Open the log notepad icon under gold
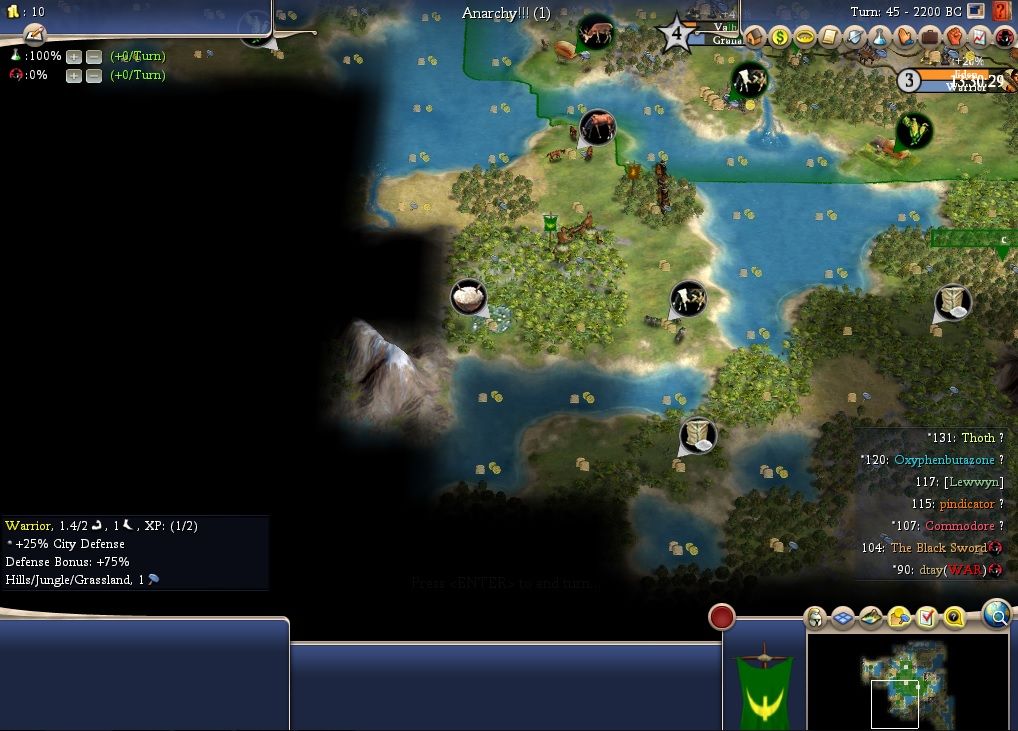The height and width of the screenshot is (731, 1018). (35, 33)
